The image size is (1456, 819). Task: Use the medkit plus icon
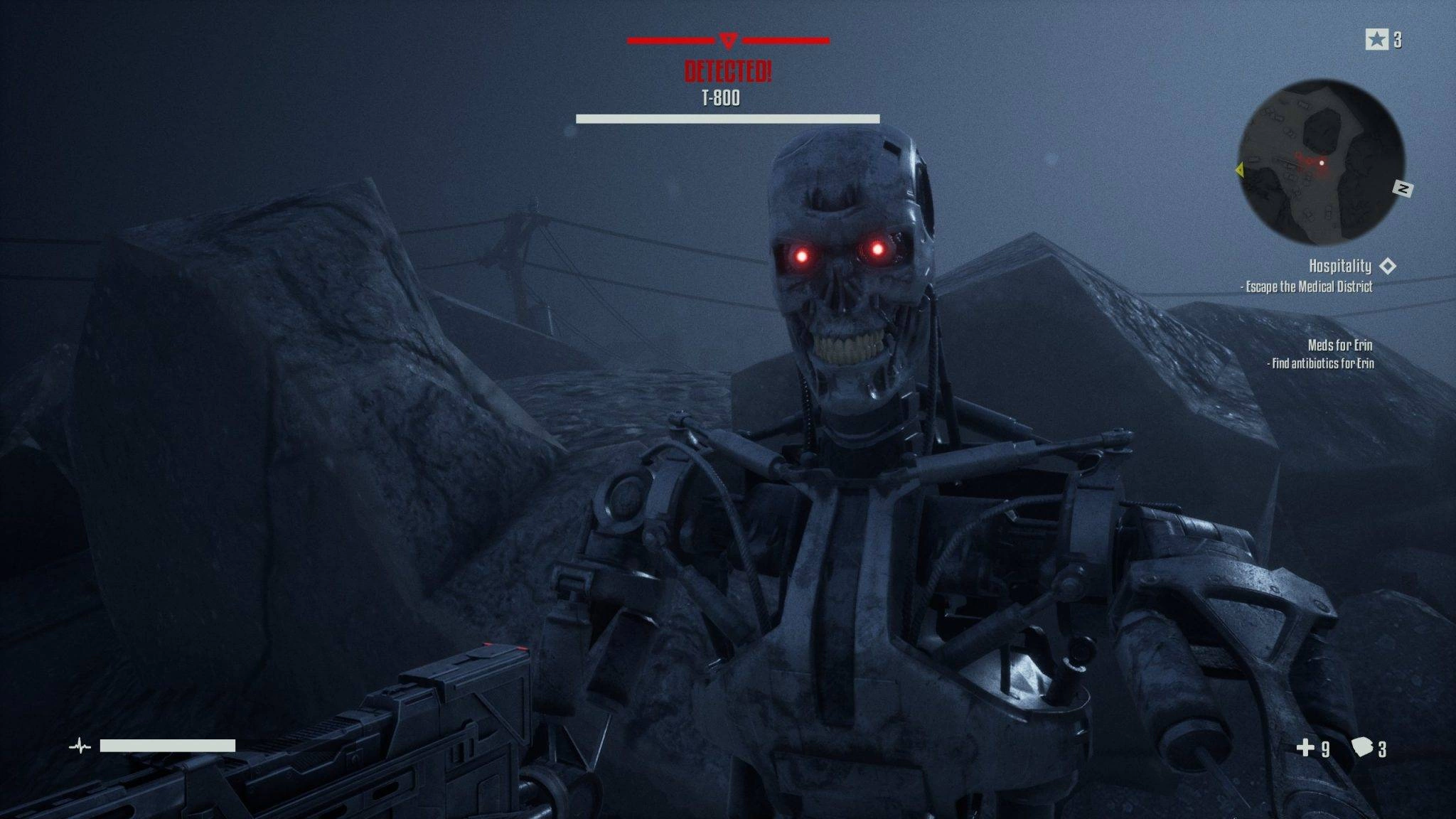coord(1305,747)
